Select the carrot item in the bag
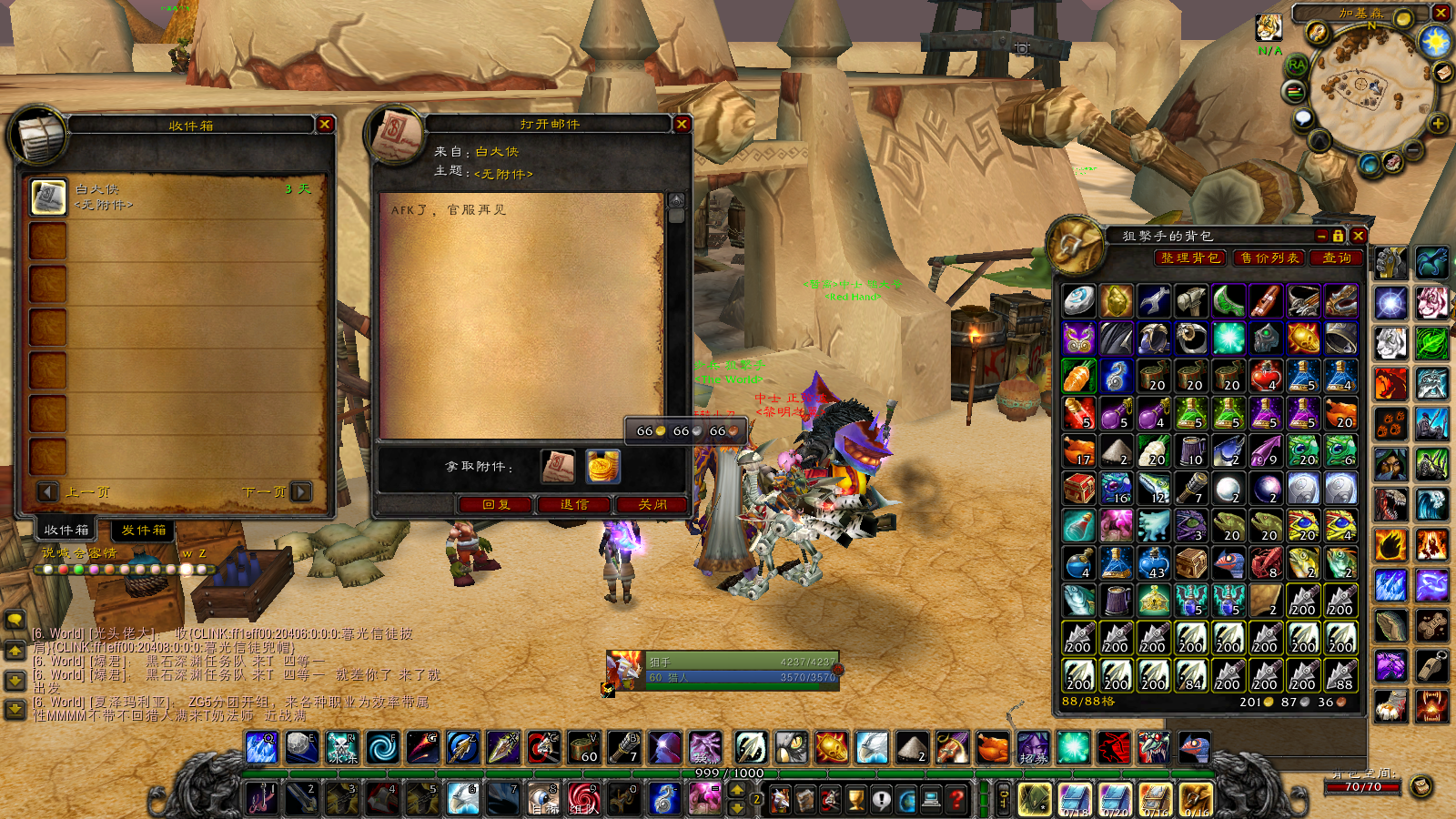 [x=1079, y=377]
